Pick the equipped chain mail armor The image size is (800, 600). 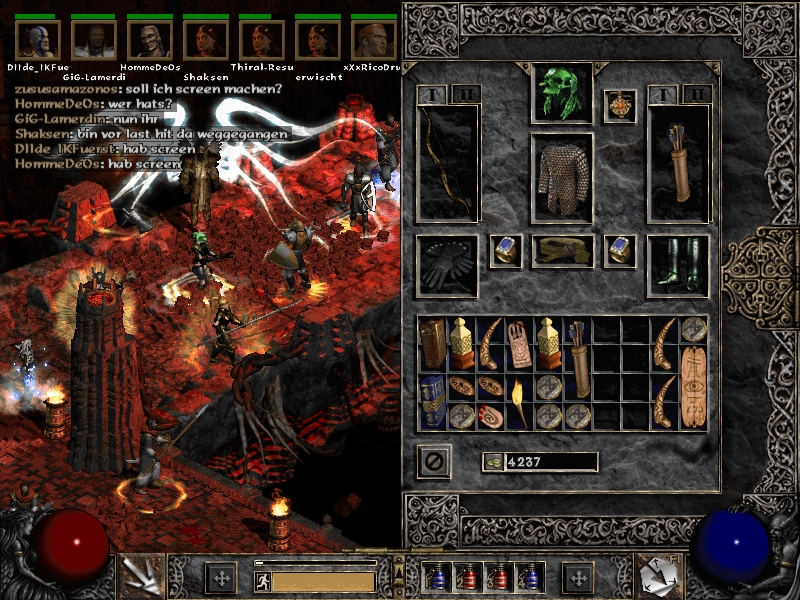[562, 176]
